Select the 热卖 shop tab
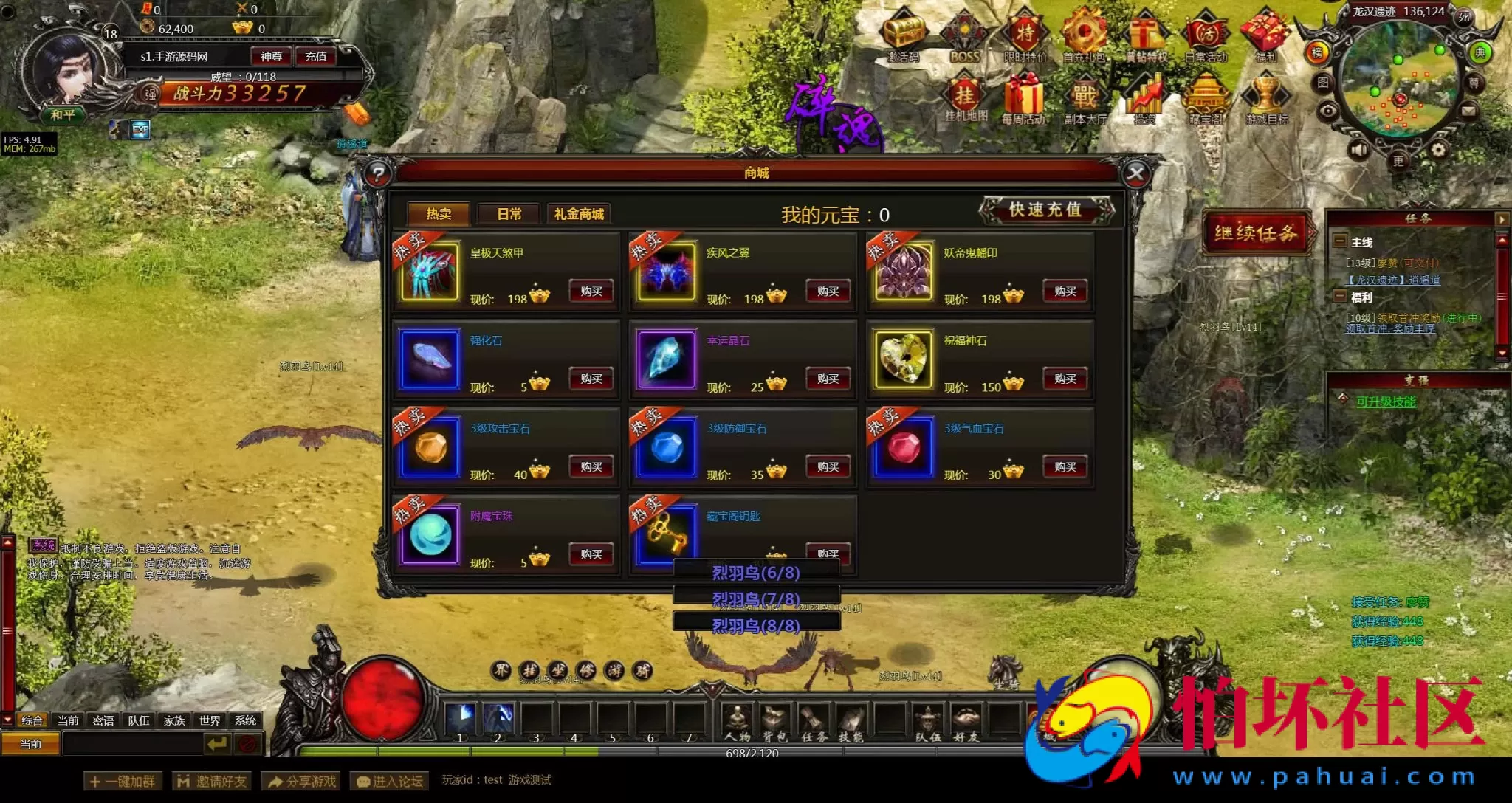 coord(439,214)
